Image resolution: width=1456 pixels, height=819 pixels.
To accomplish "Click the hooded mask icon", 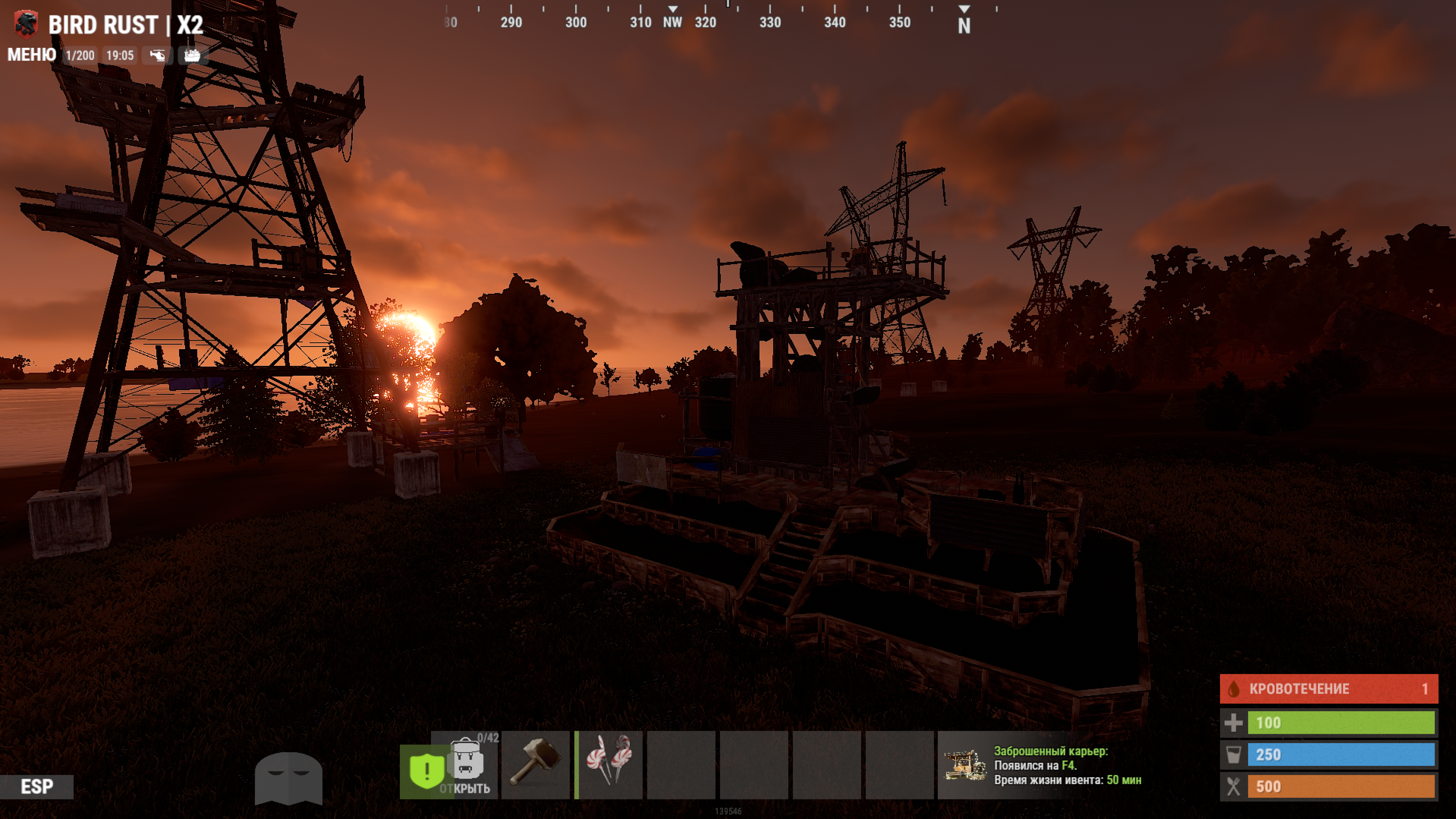I will point(288,778).
